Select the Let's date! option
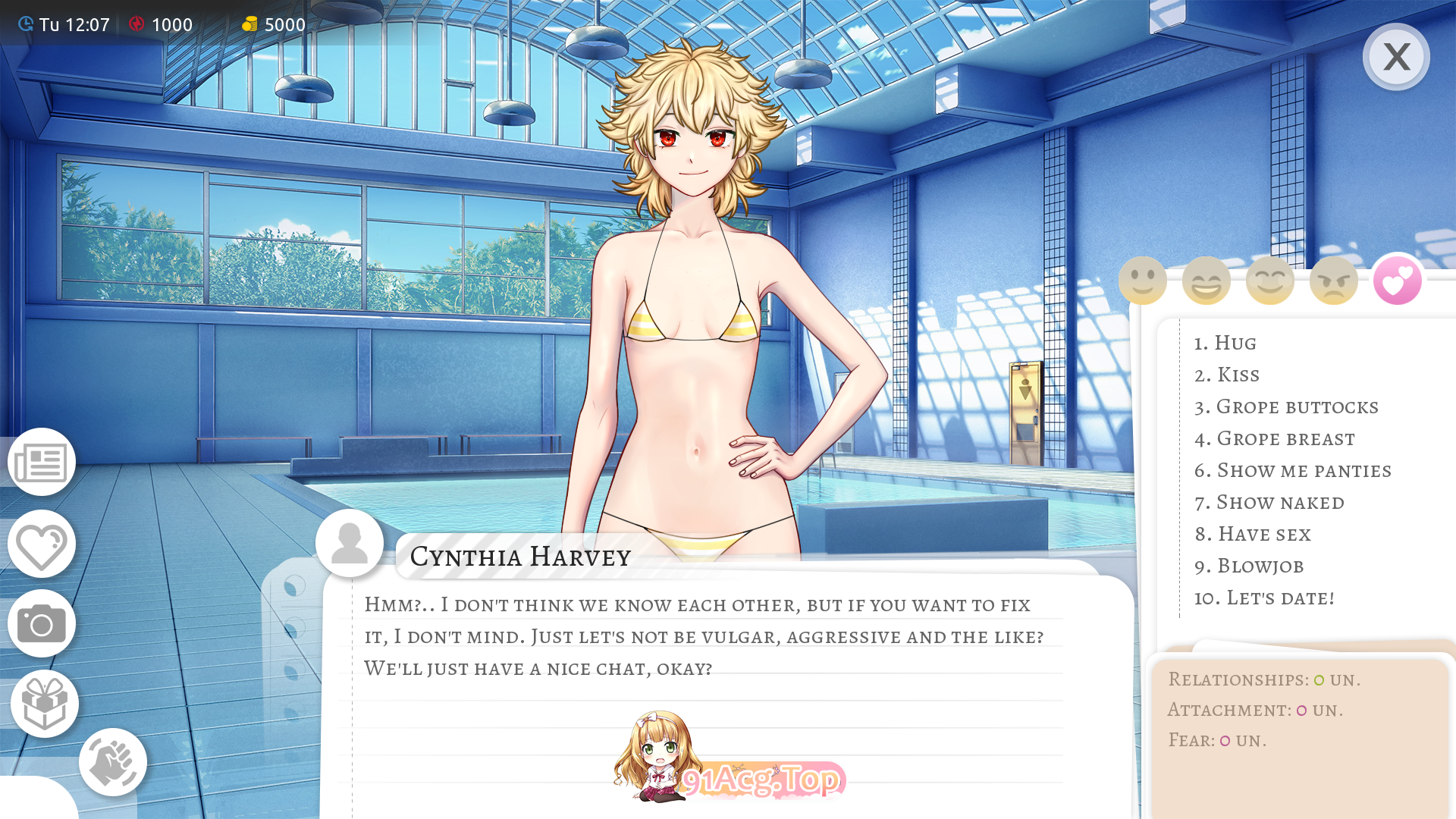Image resolution: width=1456 pixels, height=819 pixels. tap(1263, 598)
